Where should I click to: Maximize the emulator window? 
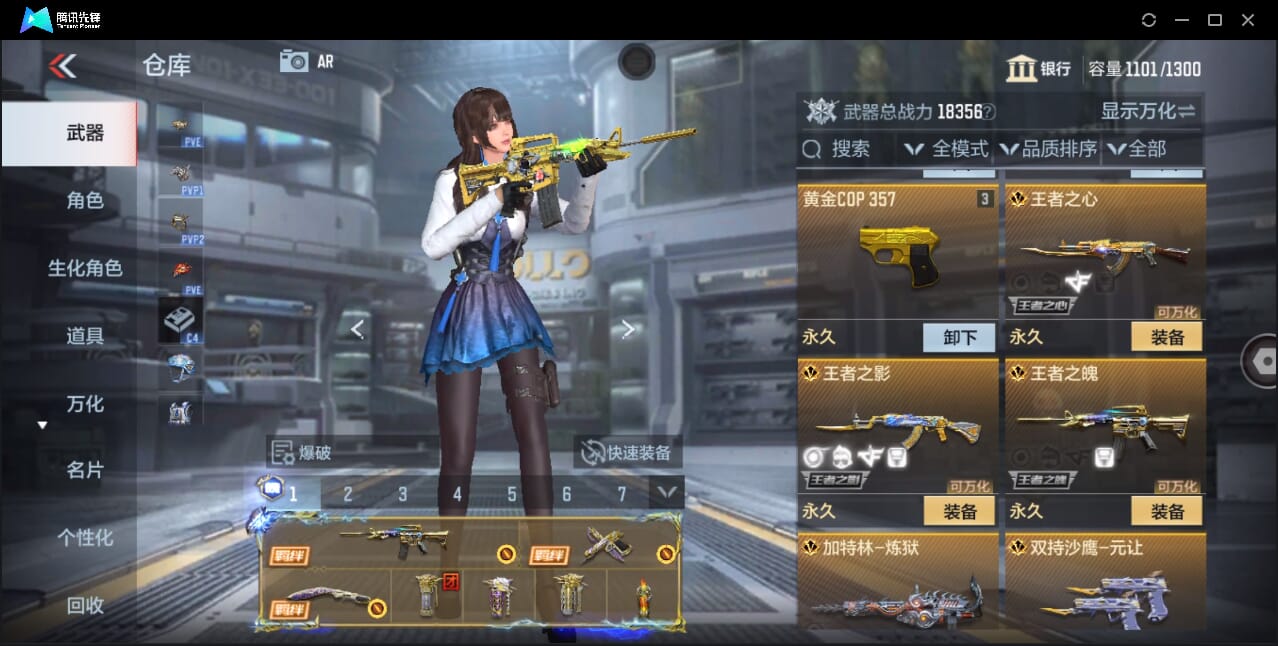point(1215,20)
